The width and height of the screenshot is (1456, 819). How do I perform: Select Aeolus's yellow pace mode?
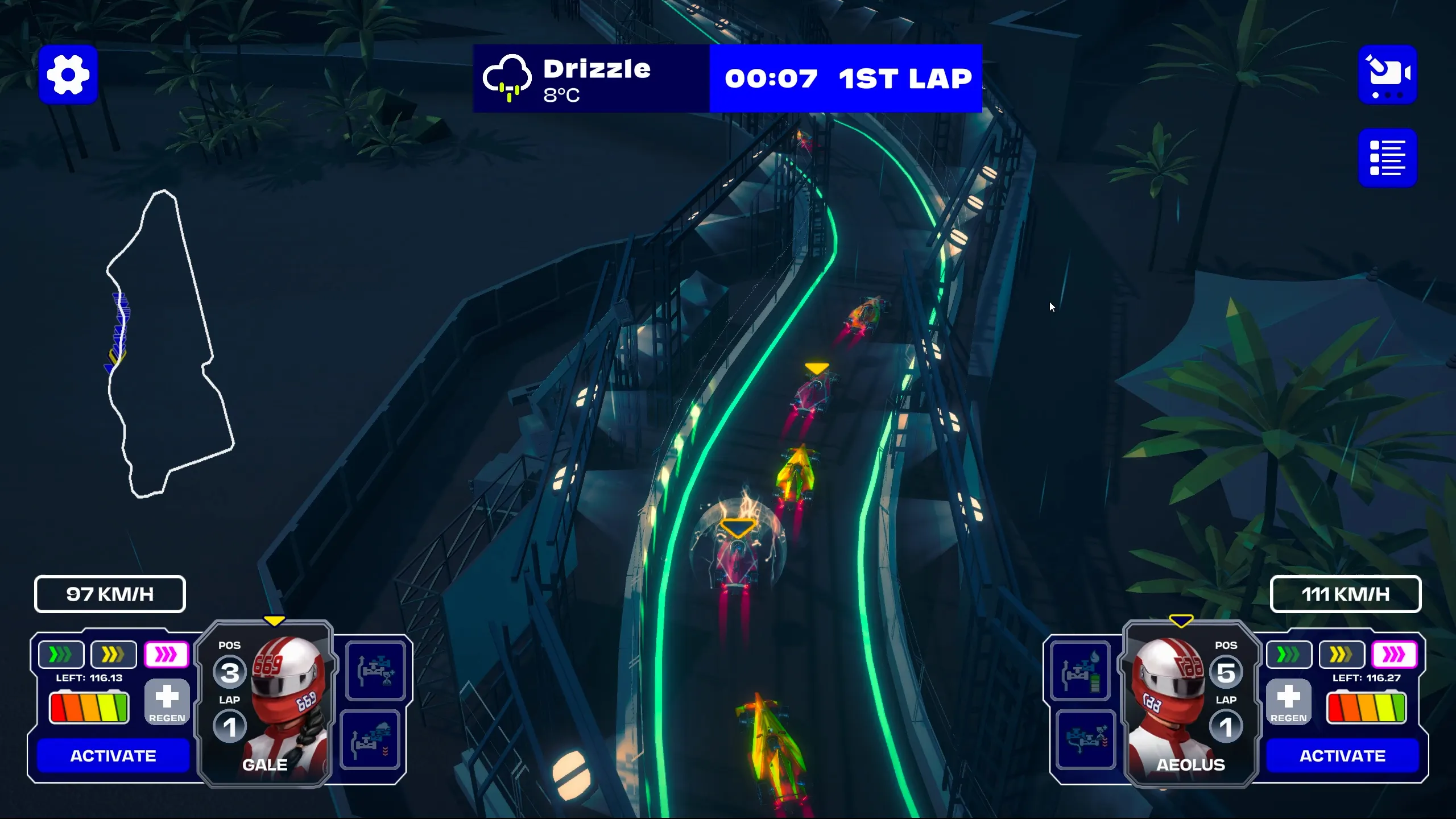tap(1341, 655)
